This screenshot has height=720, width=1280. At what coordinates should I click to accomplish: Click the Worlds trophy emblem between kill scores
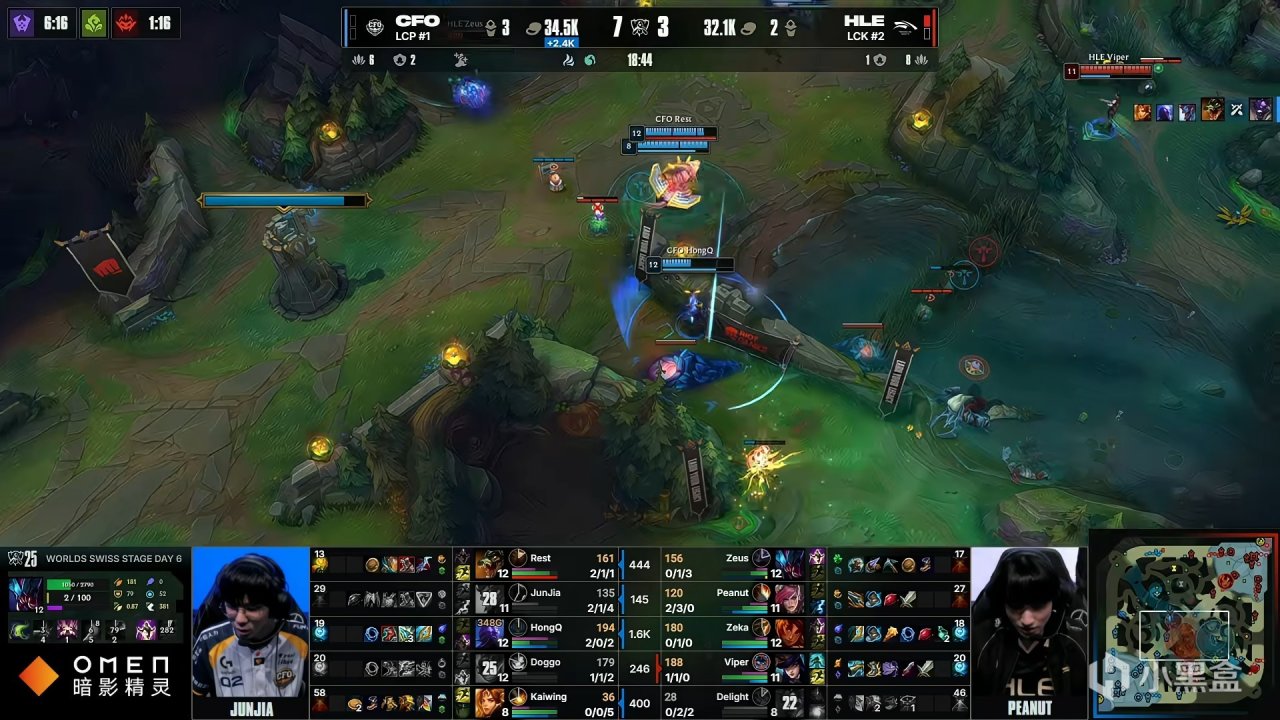pyautogui.click(x=640, y=27)
